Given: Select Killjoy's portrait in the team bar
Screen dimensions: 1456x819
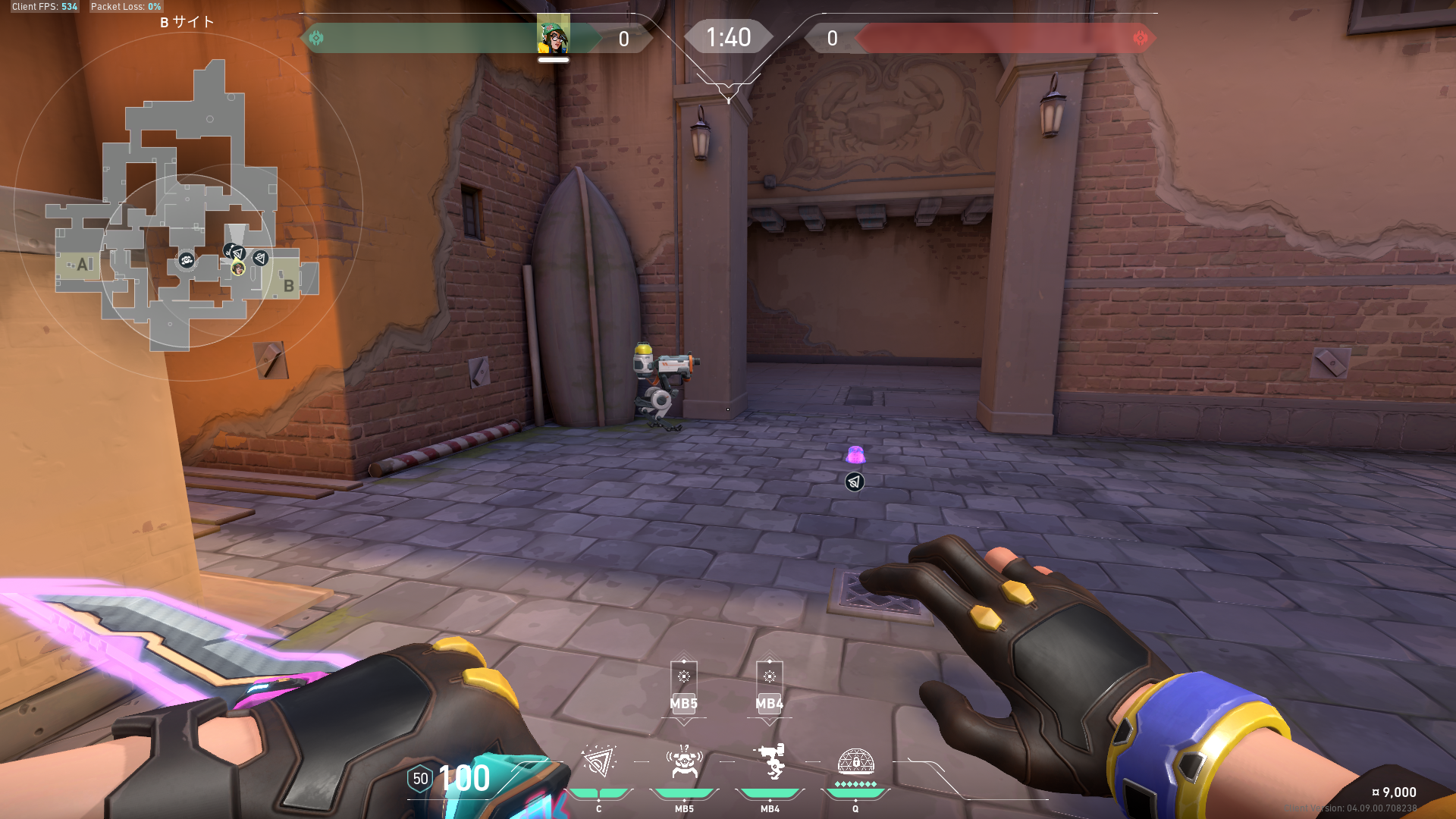Looking at the screenshot, I should (x=554, y=36).
